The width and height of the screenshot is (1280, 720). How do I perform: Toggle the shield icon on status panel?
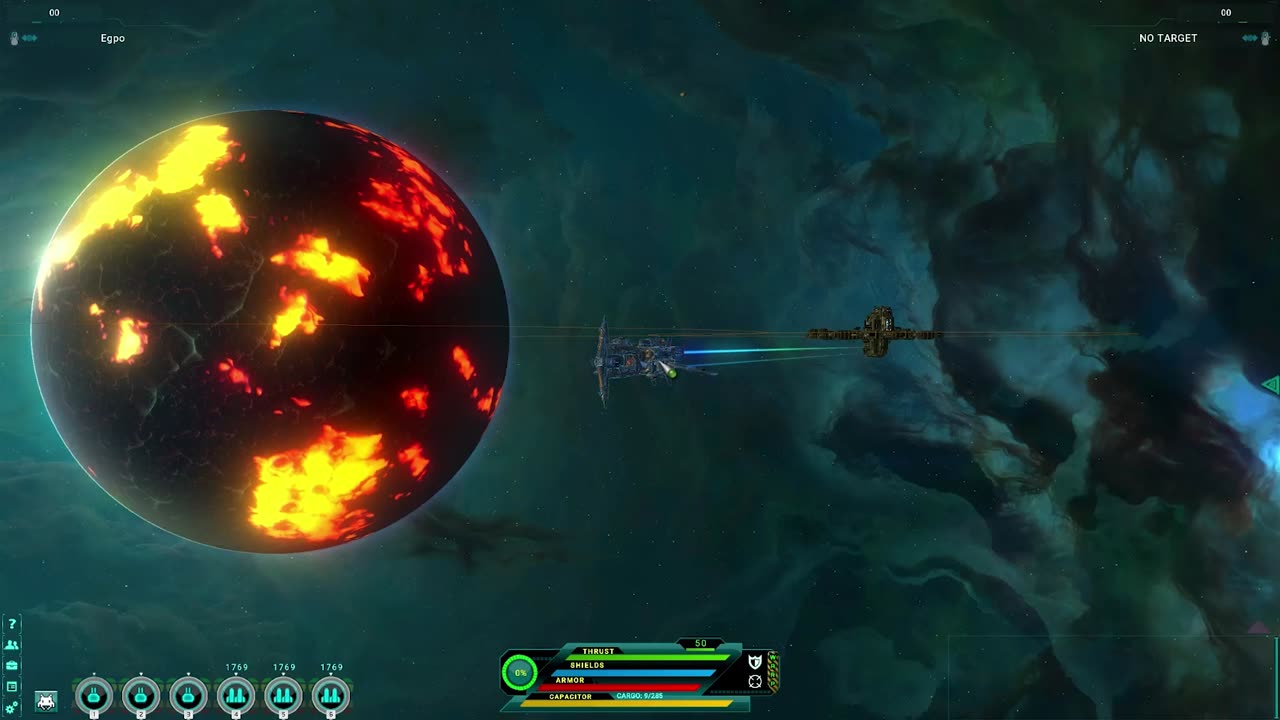pyautogui.click(x=755, y=661)
